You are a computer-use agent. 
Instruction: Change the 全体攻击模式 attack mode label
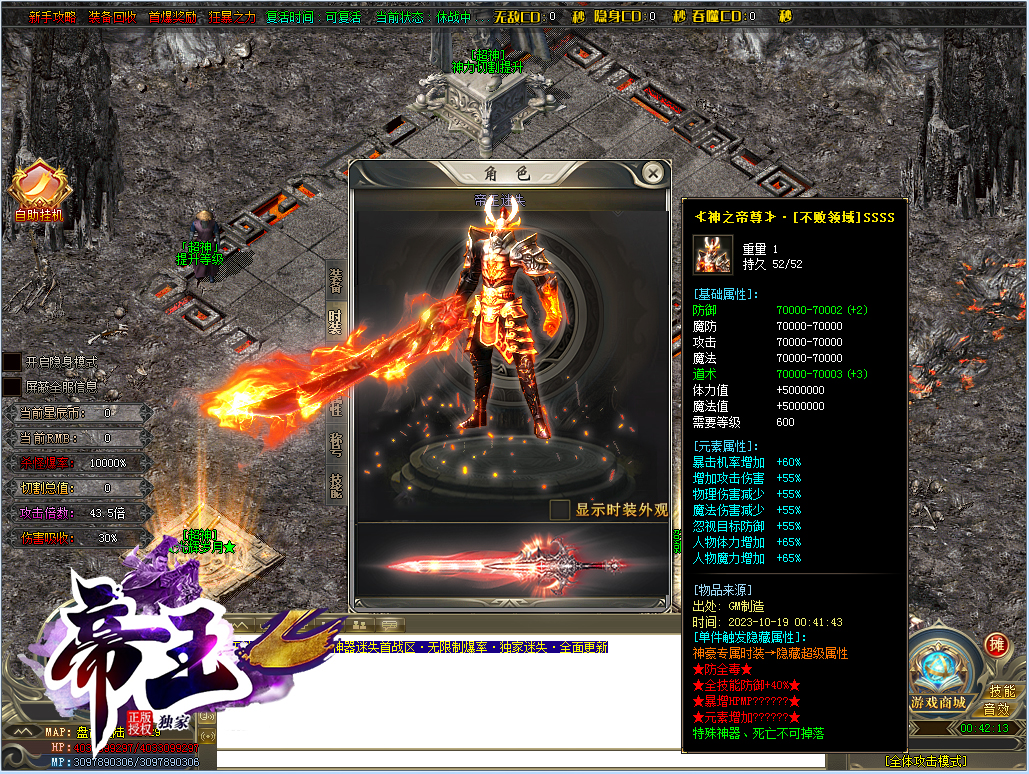tap(923, 761)
